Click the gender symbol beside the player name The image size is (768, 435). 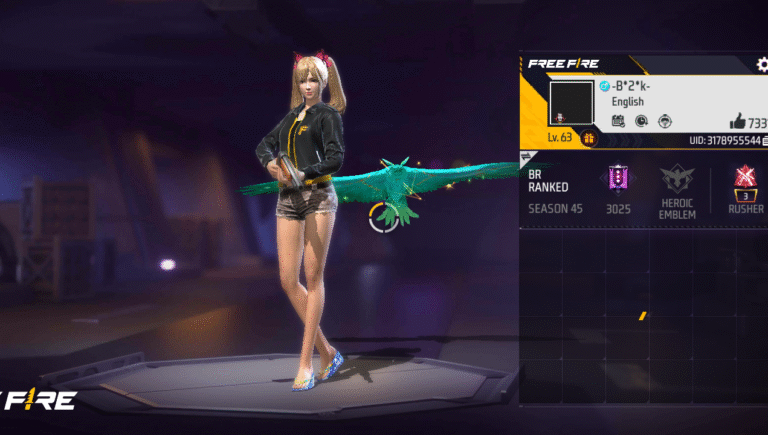tap(604, 86)
